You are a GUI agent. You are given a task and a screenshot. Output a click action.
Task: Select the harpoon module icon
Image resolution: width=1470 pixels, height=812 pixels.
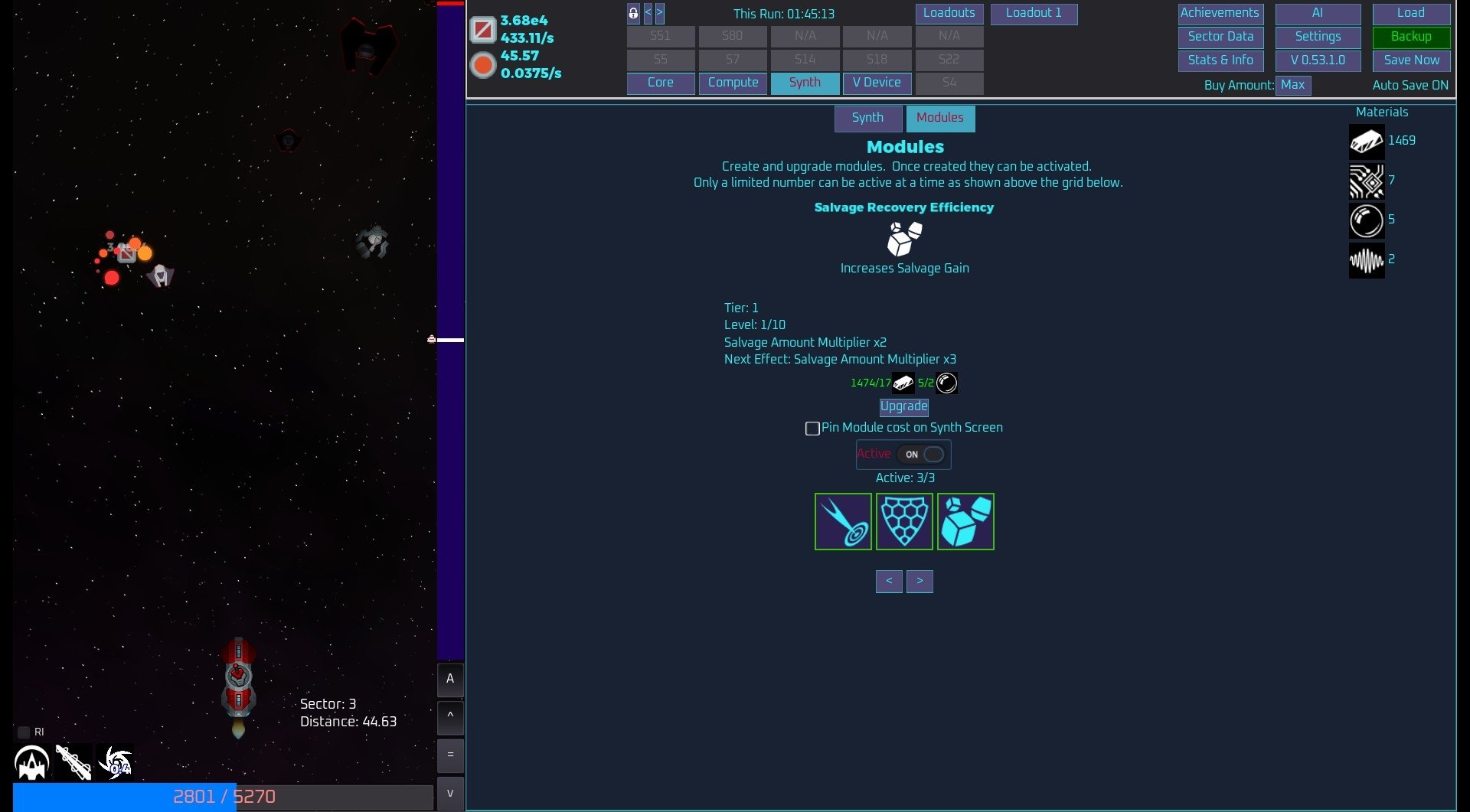click(843, 521)
